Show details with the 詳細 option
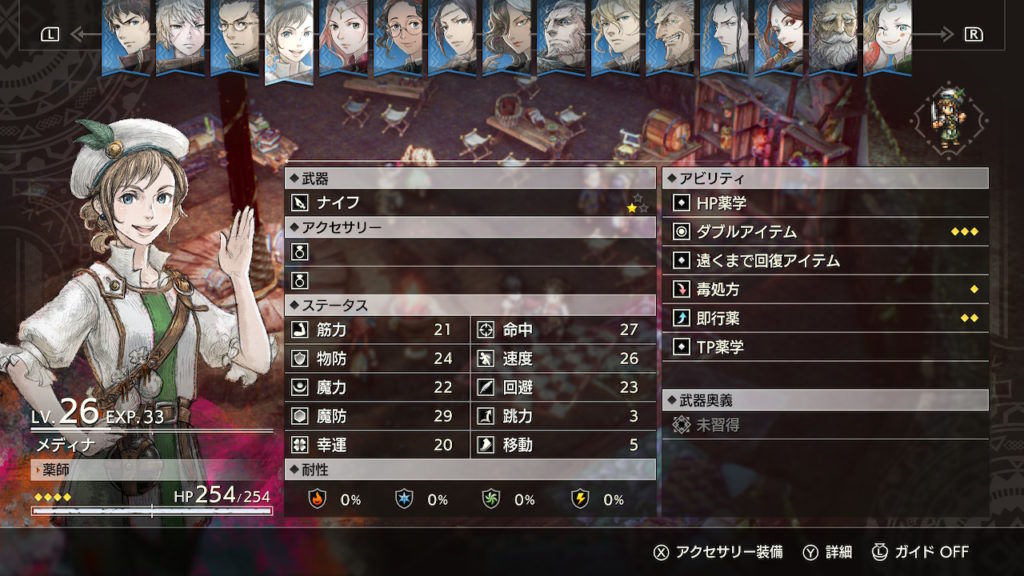This screenshot has width=1024, height=576. point(828,552)
